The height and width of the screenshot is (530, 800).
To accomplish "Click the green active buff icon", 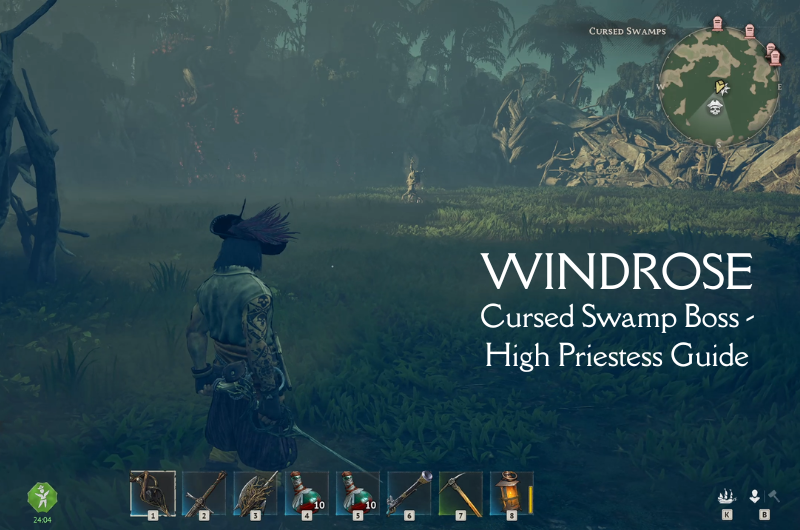I will pyautogui.click(x=42, y=497).
